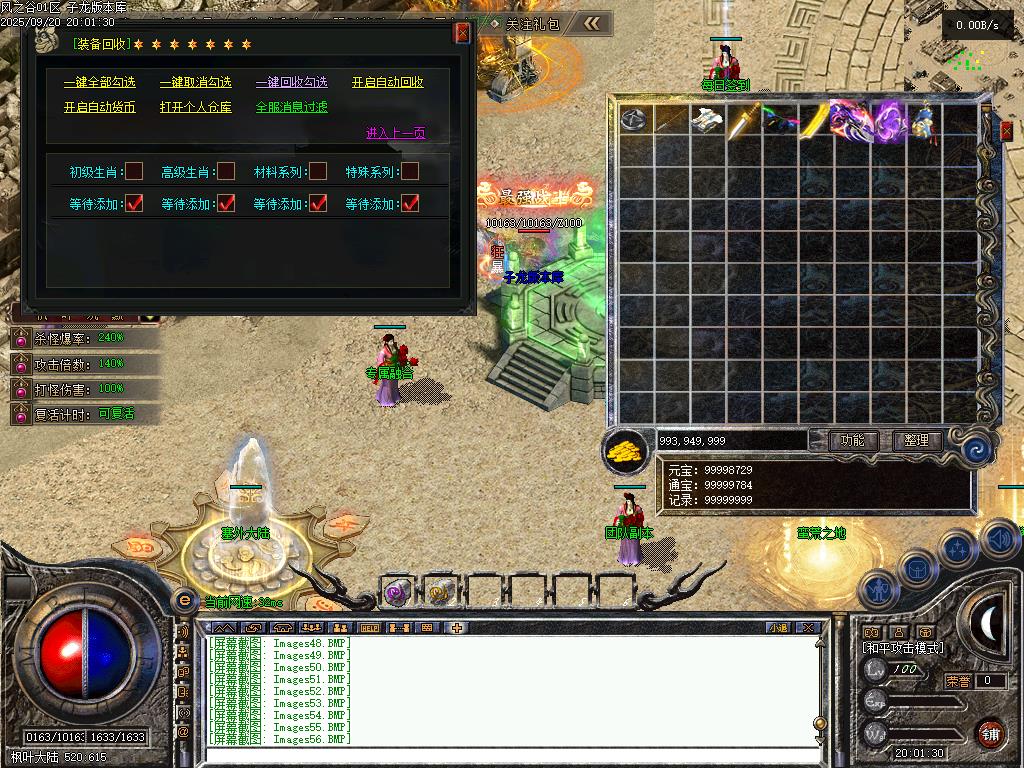Select the purple swirl item in inventory

[x=888, y=121]
